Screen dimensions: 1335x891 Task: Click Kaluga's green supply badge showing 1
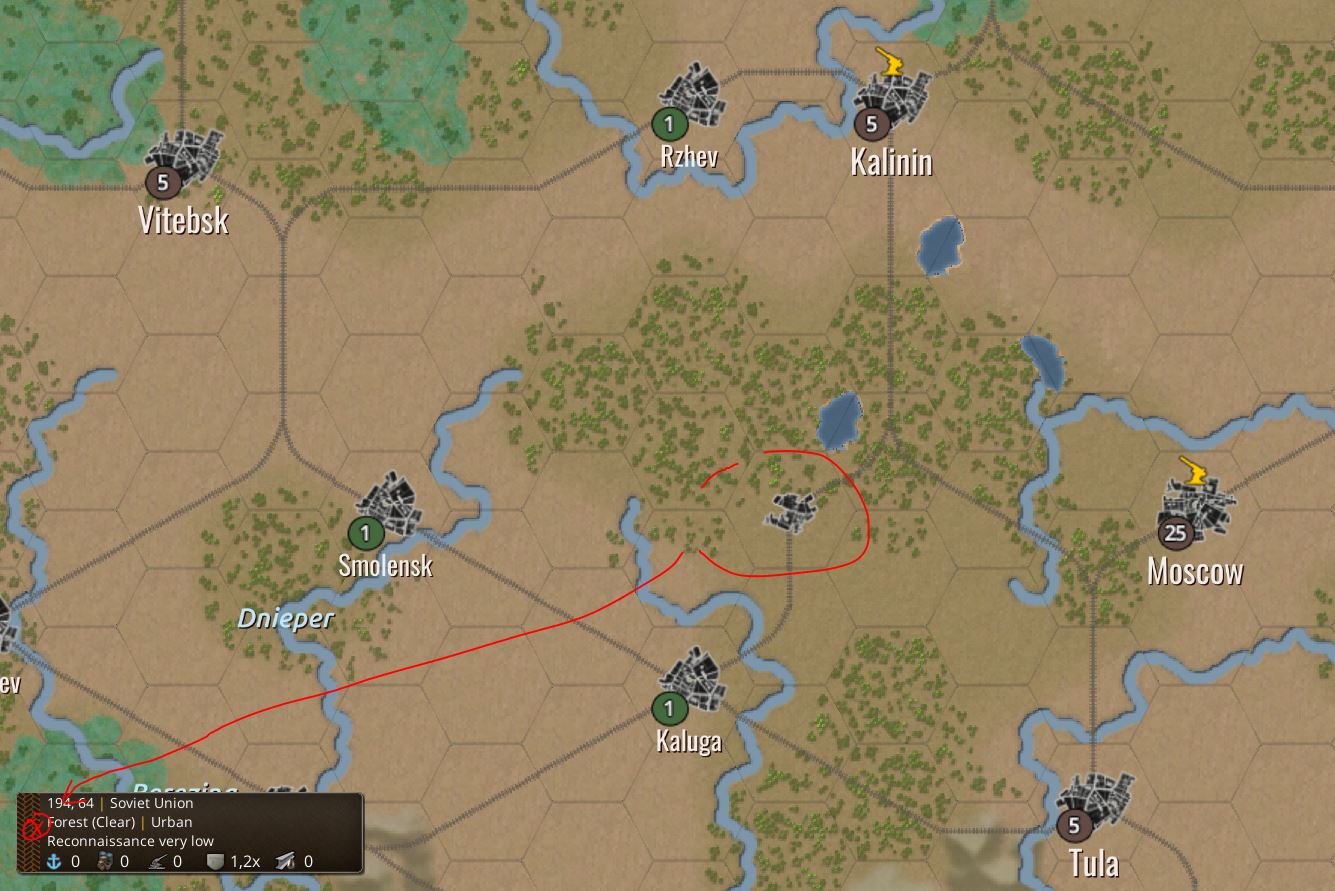[668, 710]
